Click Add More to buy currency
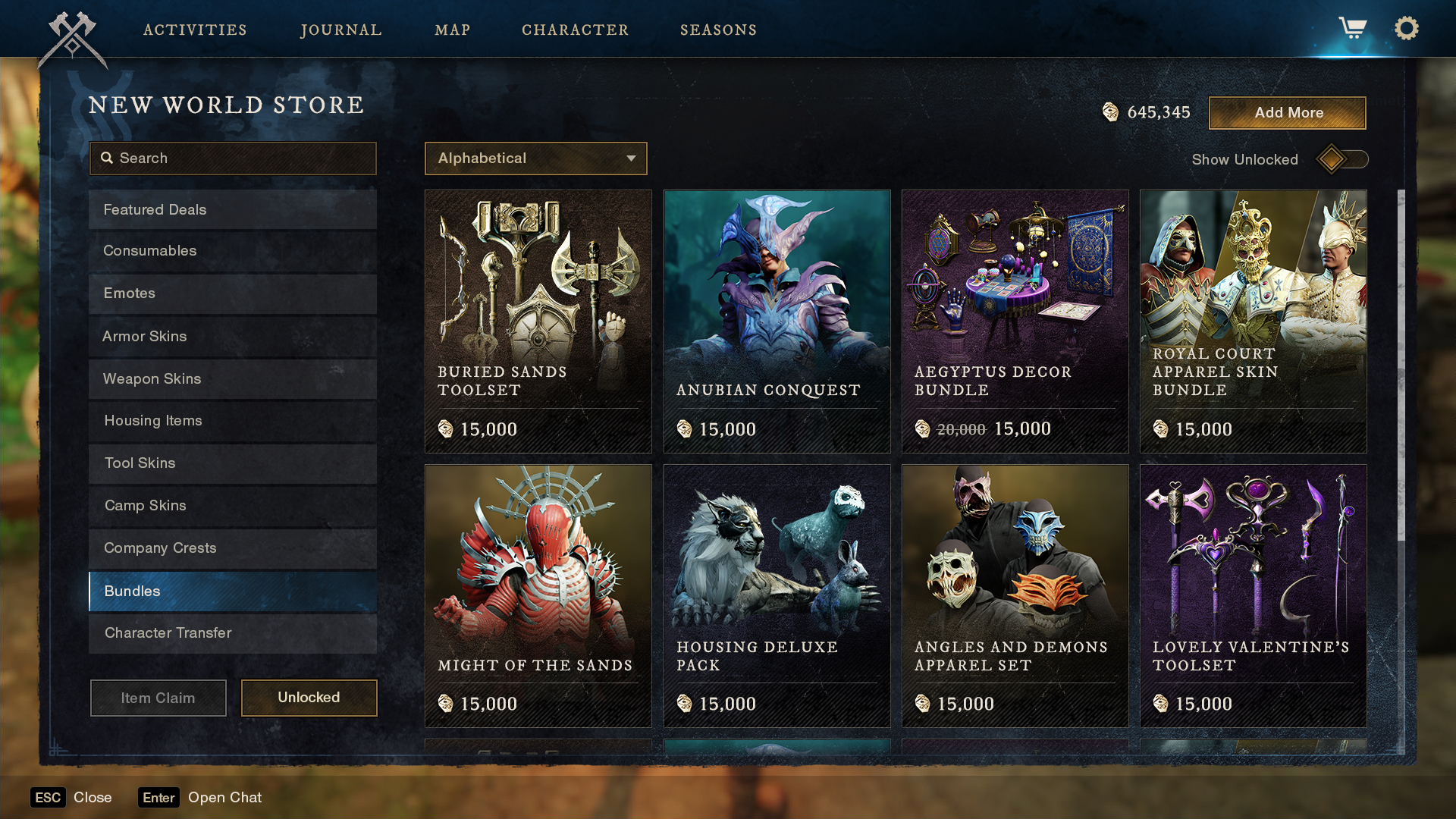This screenshot has height=819, width=1456. (1287, 113)
